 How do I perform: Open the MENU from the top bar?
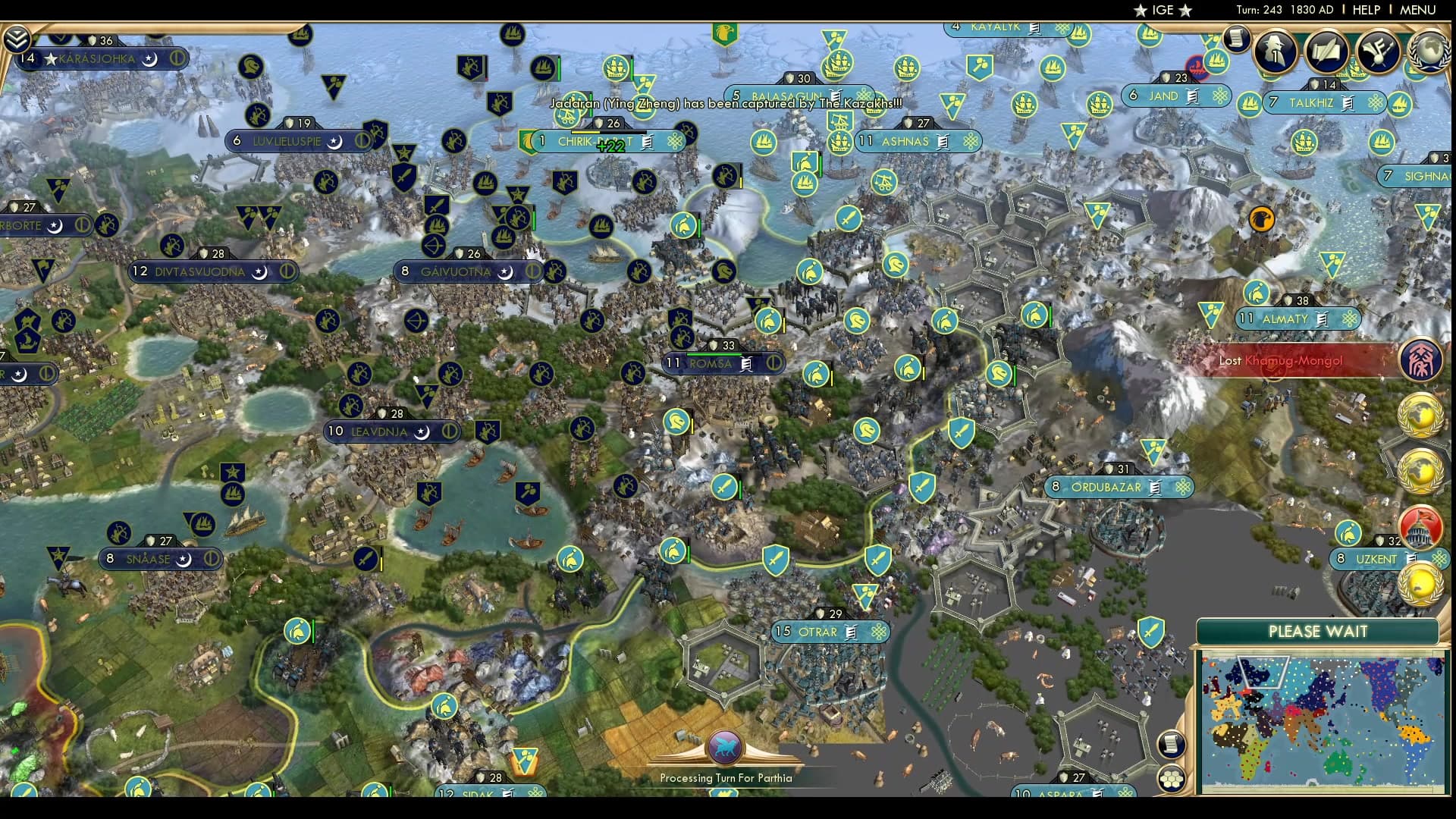tap(1417, 10)
